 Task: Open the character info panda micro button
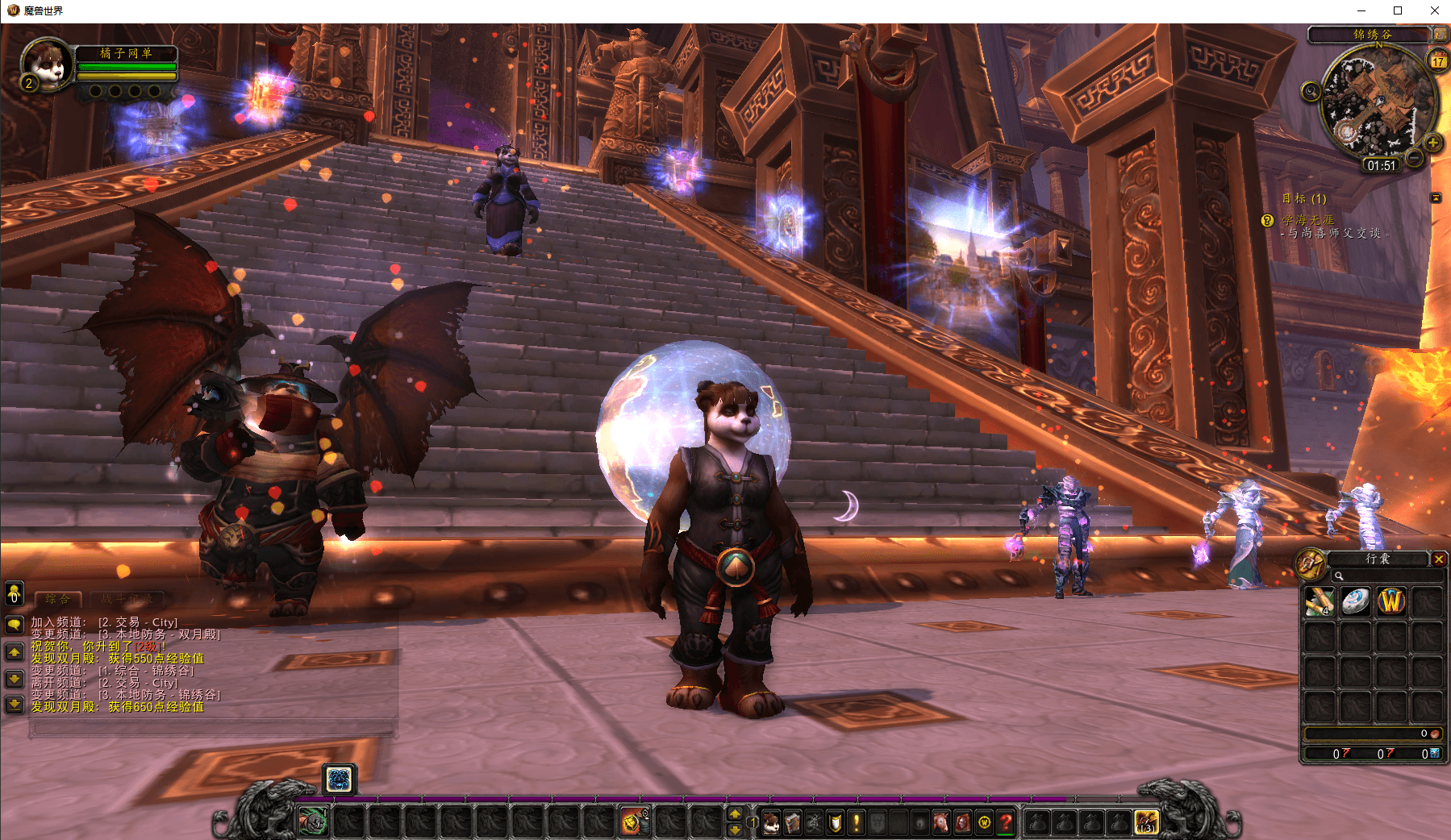(x=771, y=823)
